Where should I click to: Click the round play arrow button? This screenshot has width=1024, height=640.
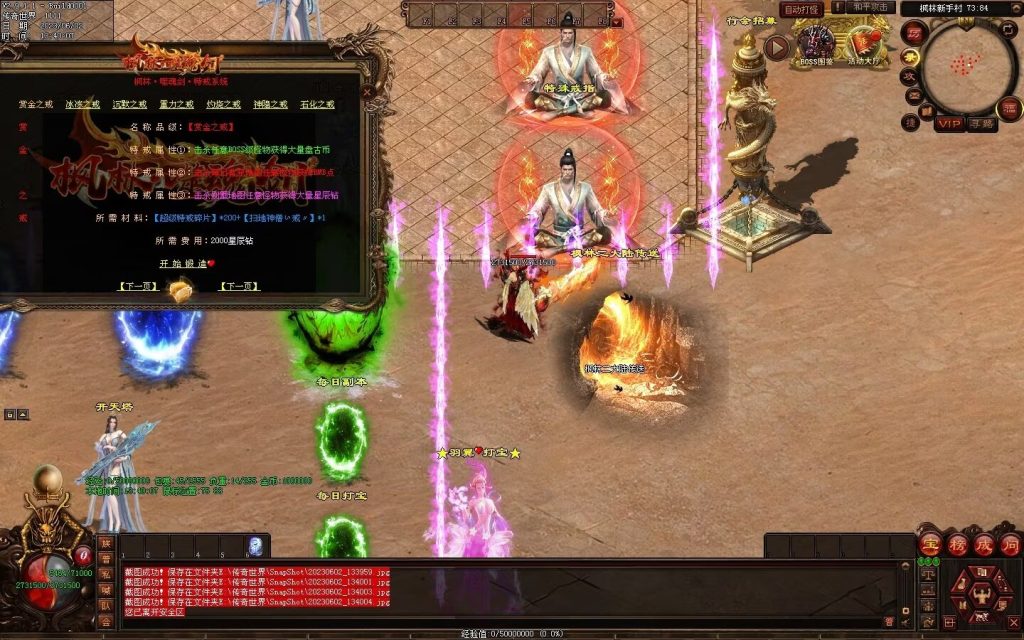coord(777,46)
